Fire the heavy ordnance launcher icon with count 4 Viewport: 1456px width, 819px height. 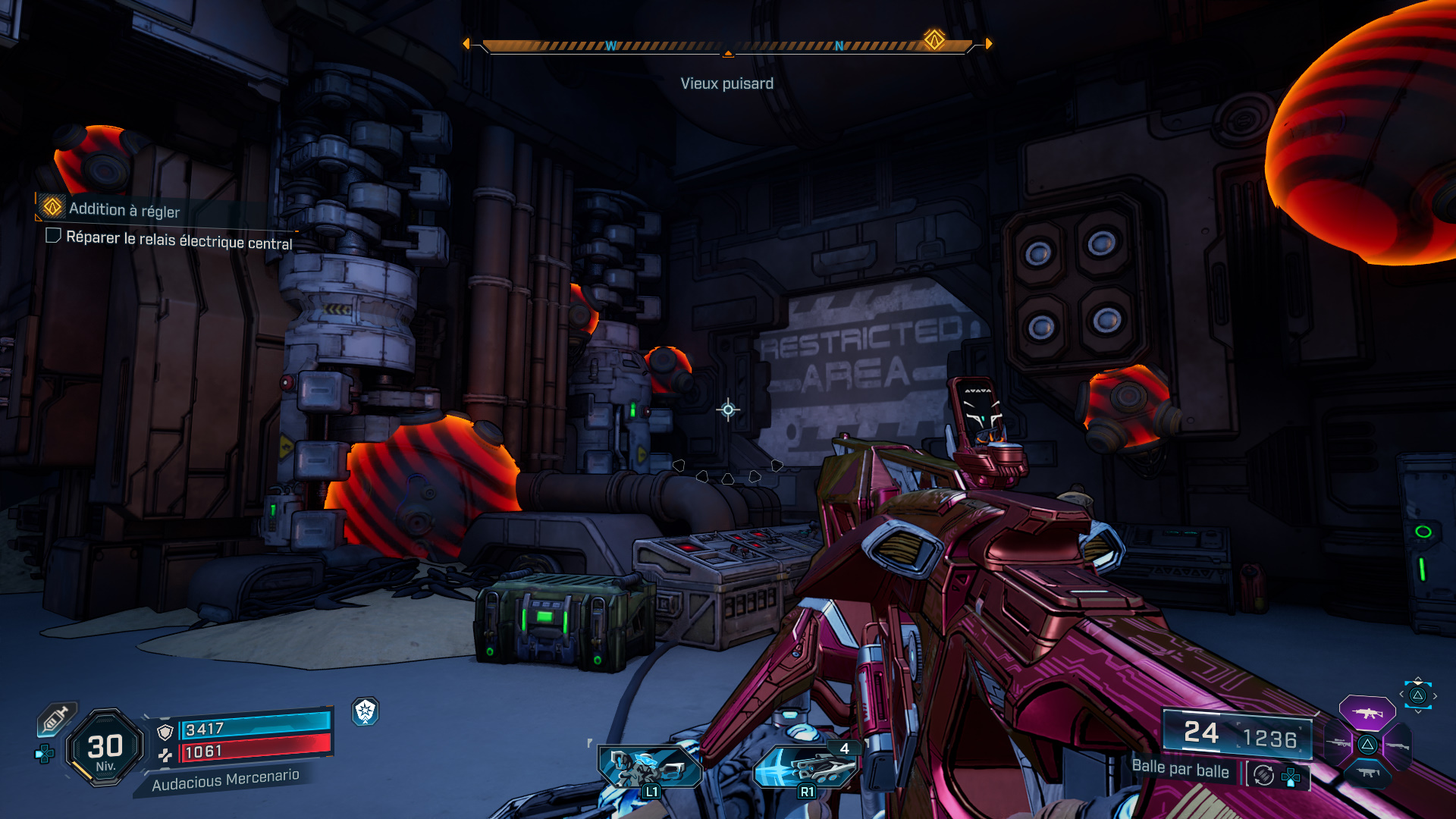coord(807,767)
